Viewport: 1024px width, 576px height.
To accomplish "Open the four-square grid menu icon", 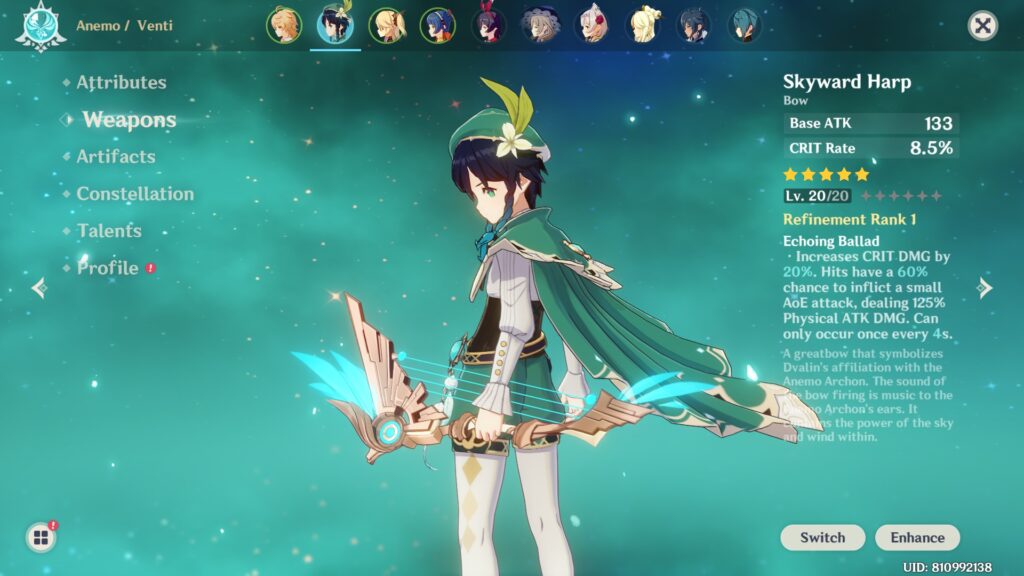I will pos(41,538).
